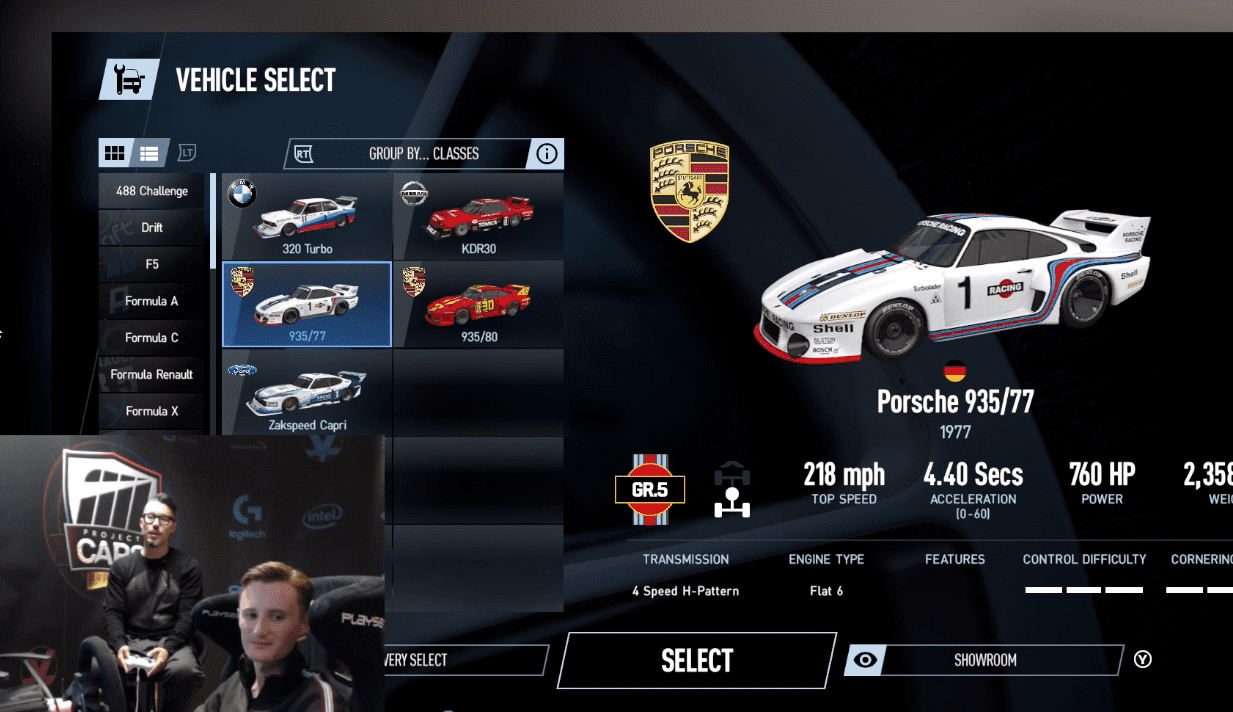Switch to grid view layout
The image size is (1233, 712).
click(x=115, y=153)
